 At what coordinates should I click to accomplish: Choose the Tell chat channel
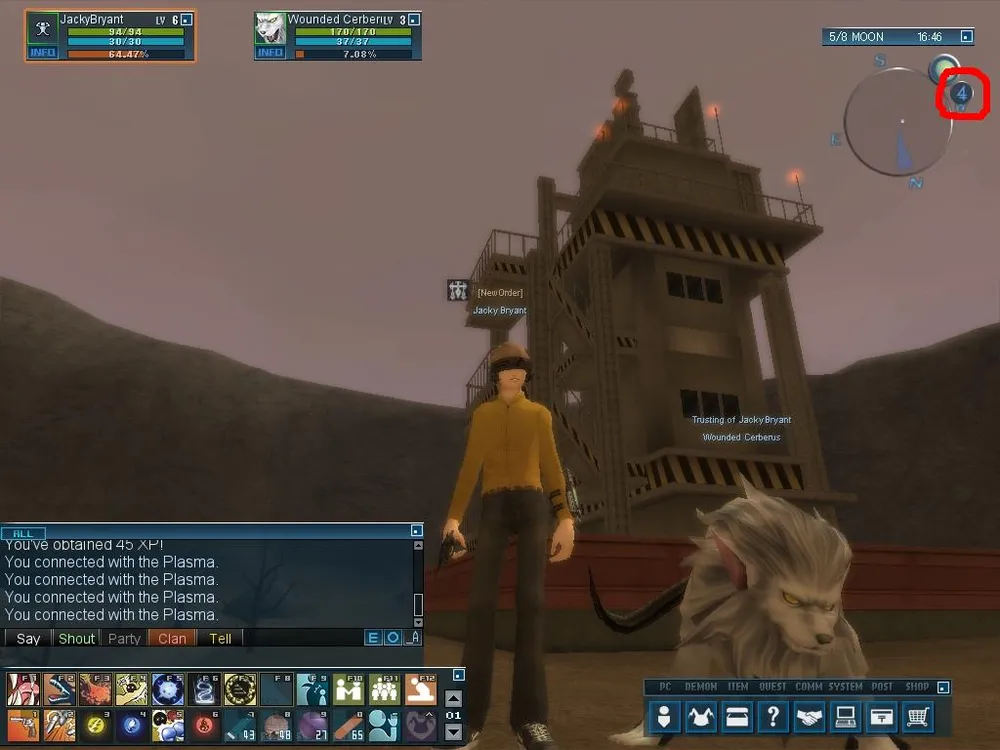pyautogui.click(x=221, y=638)
